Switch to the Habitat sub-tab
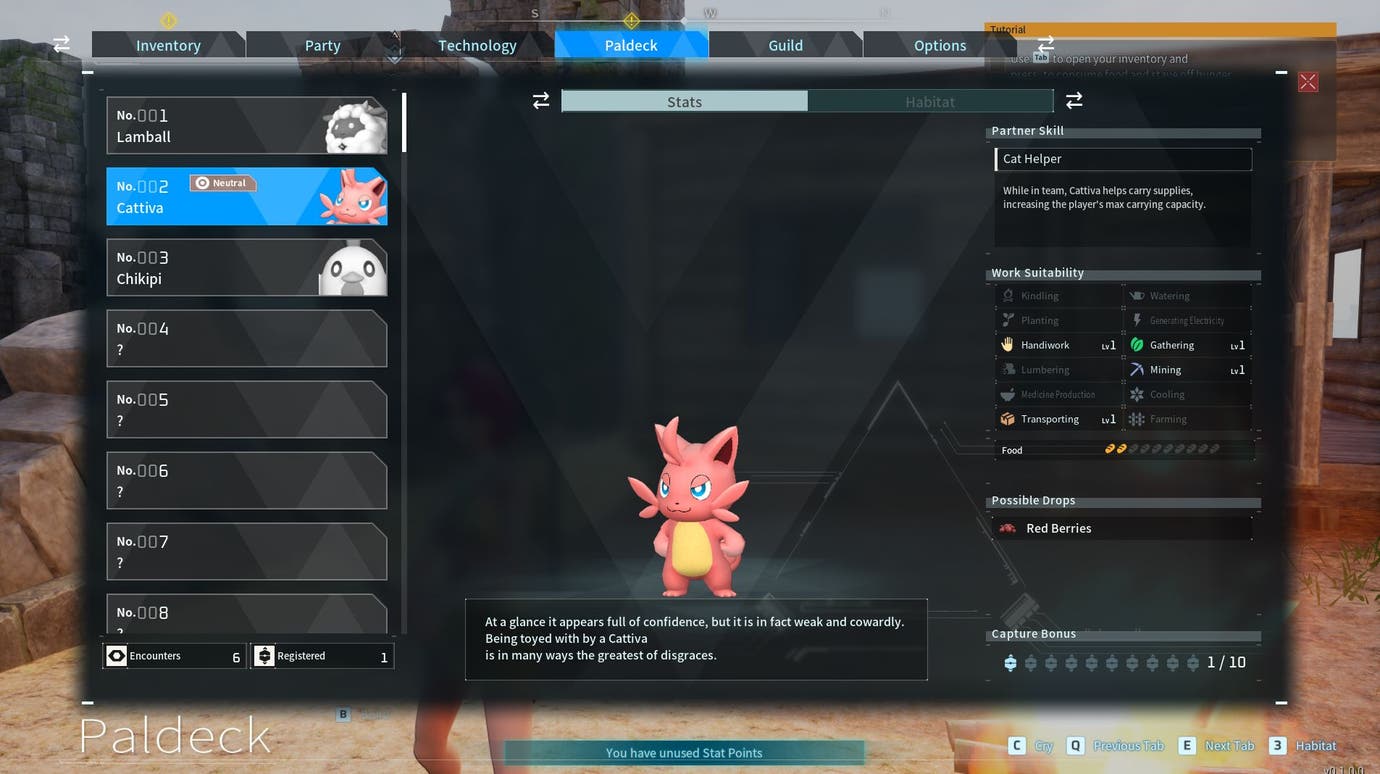This screenshot has height=774, width=1380. click(x=930, y=101)
